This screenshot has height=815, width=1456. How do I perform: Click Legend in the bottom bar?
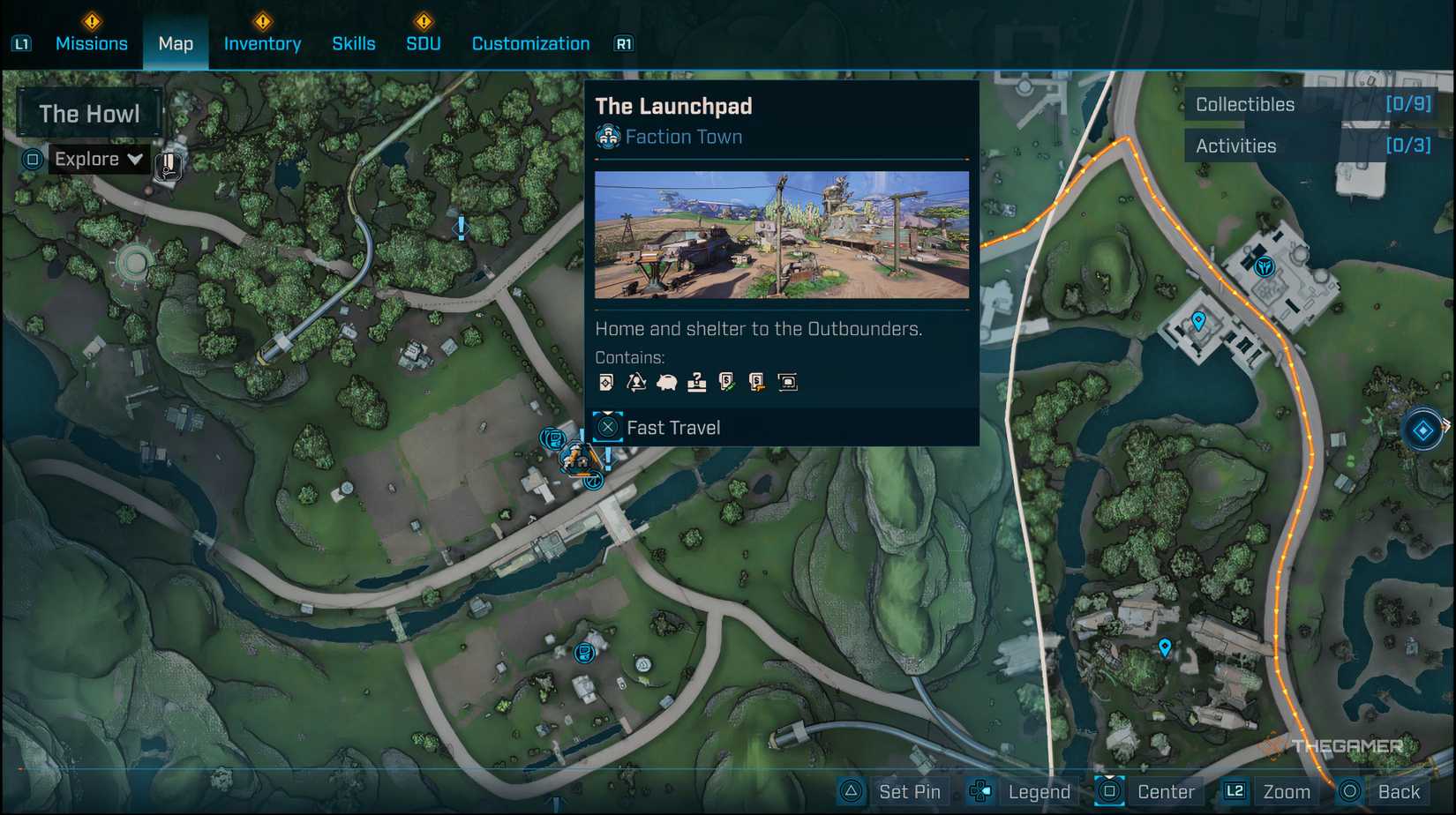1038,791
